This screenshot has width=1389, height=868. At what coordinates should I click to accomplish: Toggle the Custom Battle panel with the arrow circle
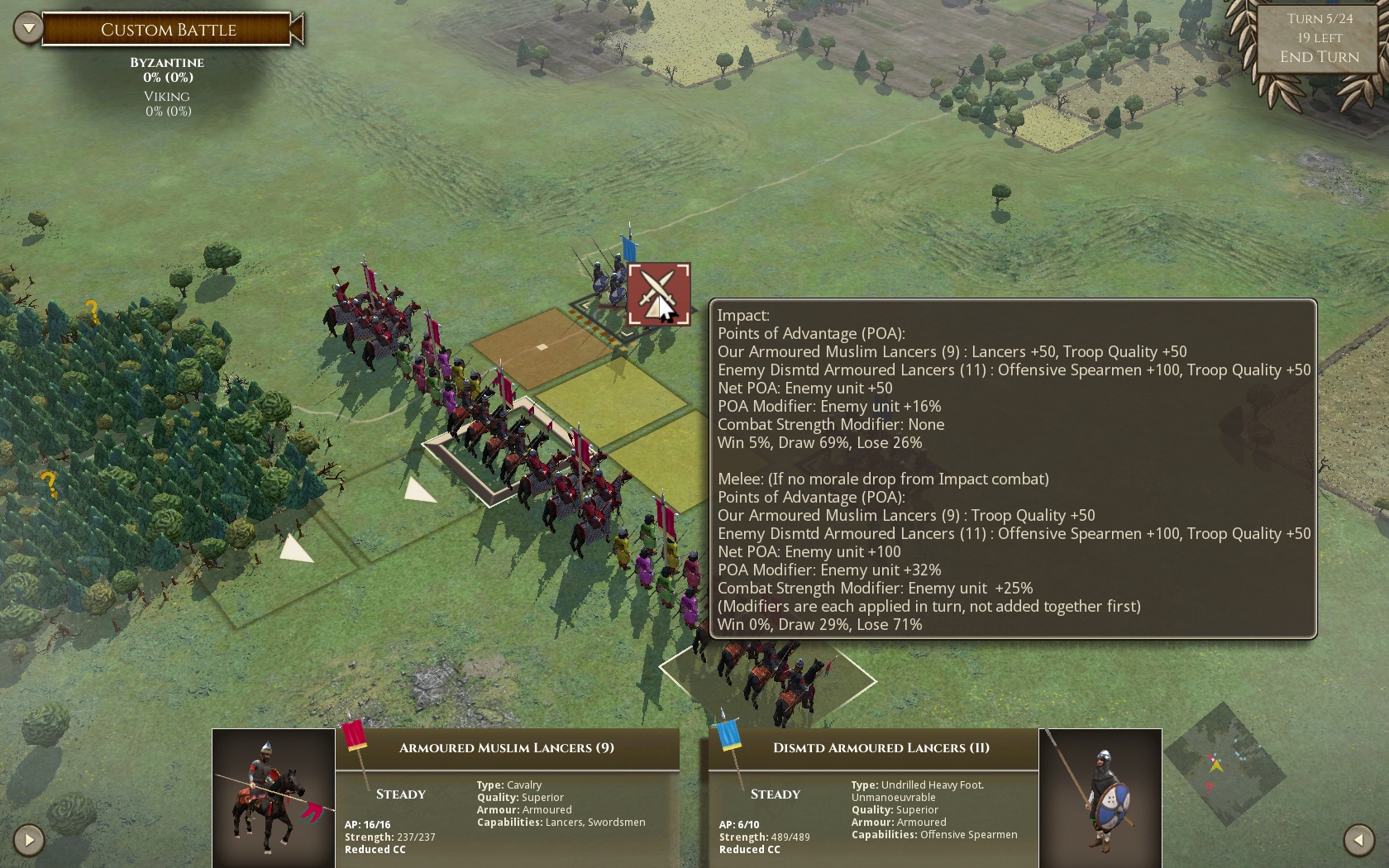(x=29, y=26)
